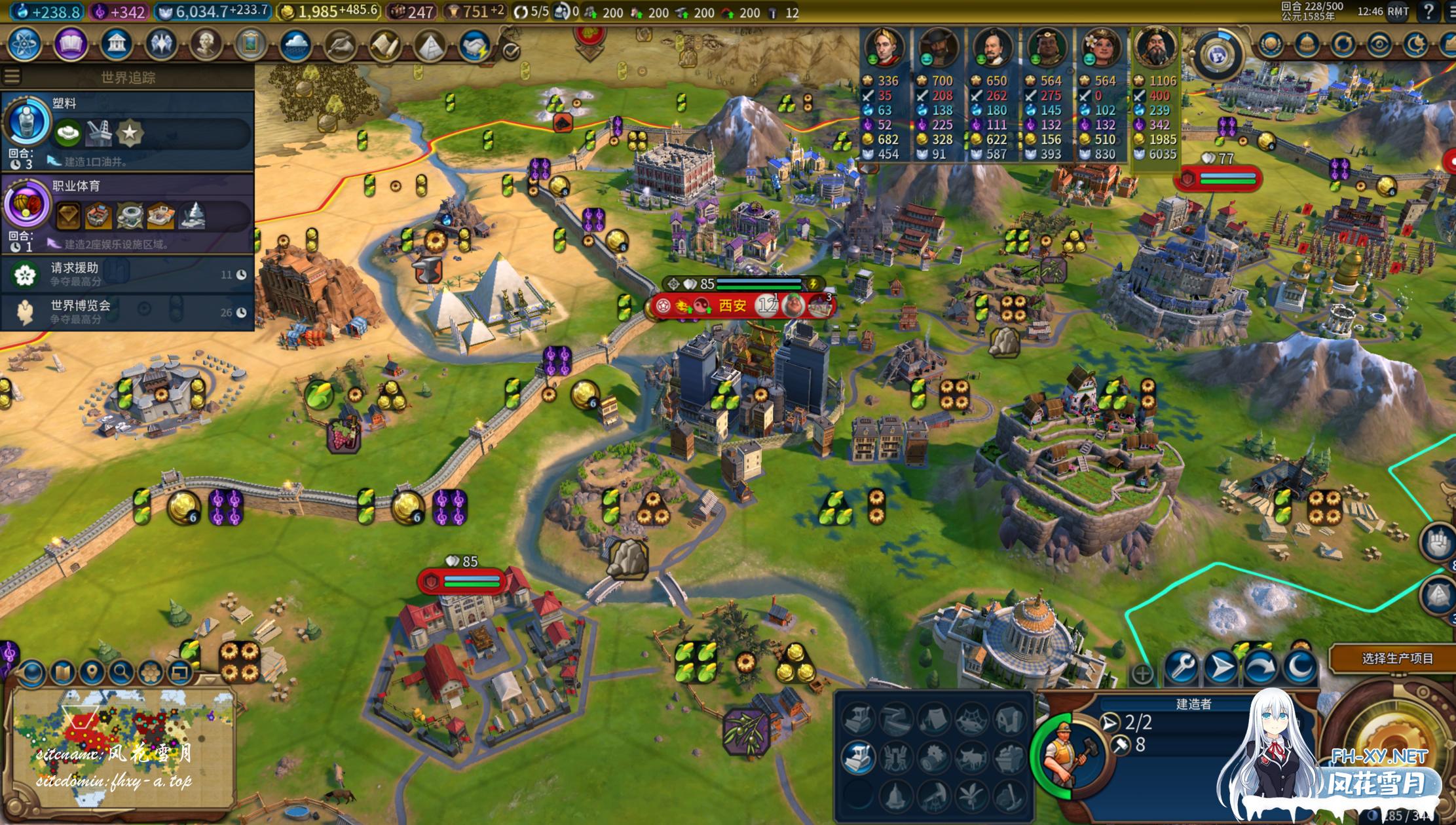The height and width of the screenshot is (825, 1456).
Task: Choose the crescent moon sleep action
Action: pos(1301,668)
